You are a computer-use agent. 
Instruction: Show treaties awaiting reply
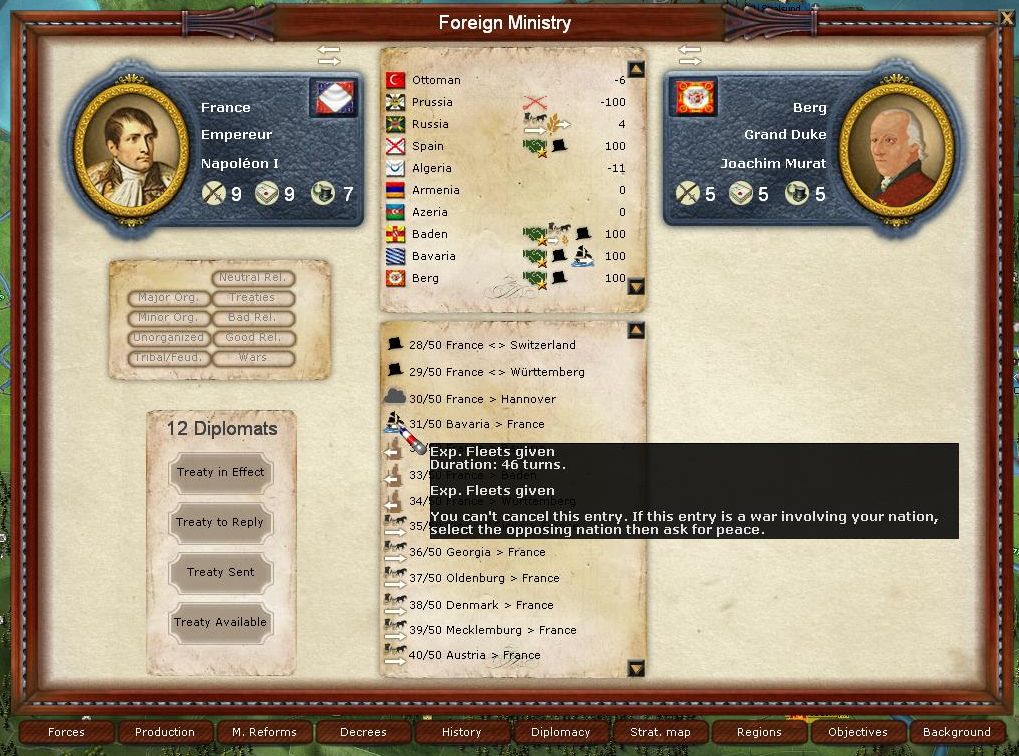point(220,523)
